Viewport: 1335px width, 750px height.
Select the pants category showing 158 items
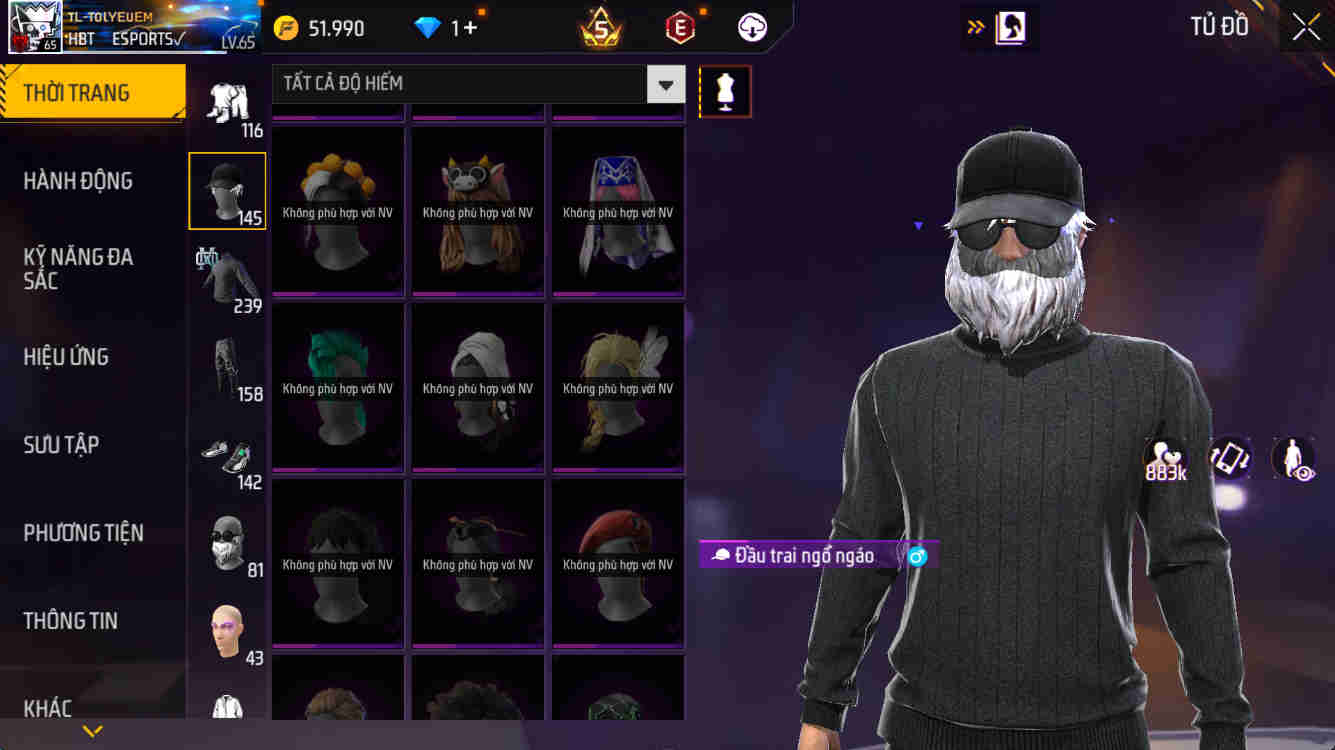click(227, 365)
